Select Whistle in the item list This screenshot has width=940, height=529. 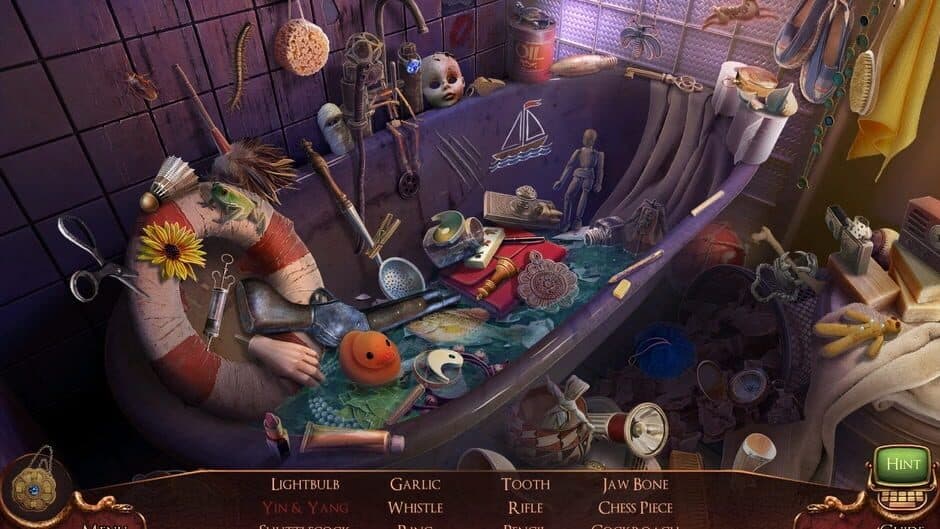(x=415, y=507)
